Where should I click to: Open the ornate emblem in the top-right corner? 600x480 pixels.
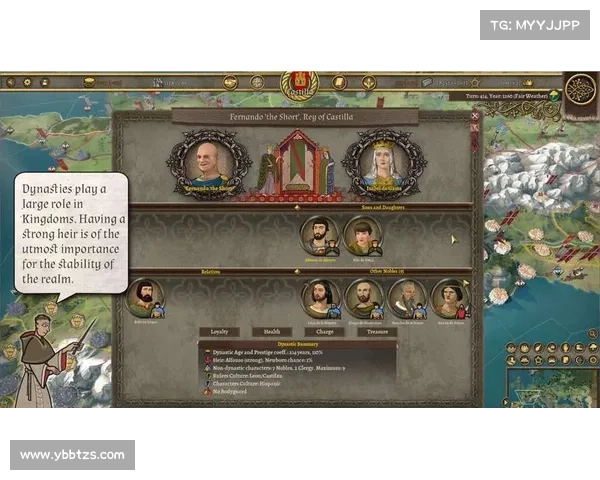tap(580, 90)
